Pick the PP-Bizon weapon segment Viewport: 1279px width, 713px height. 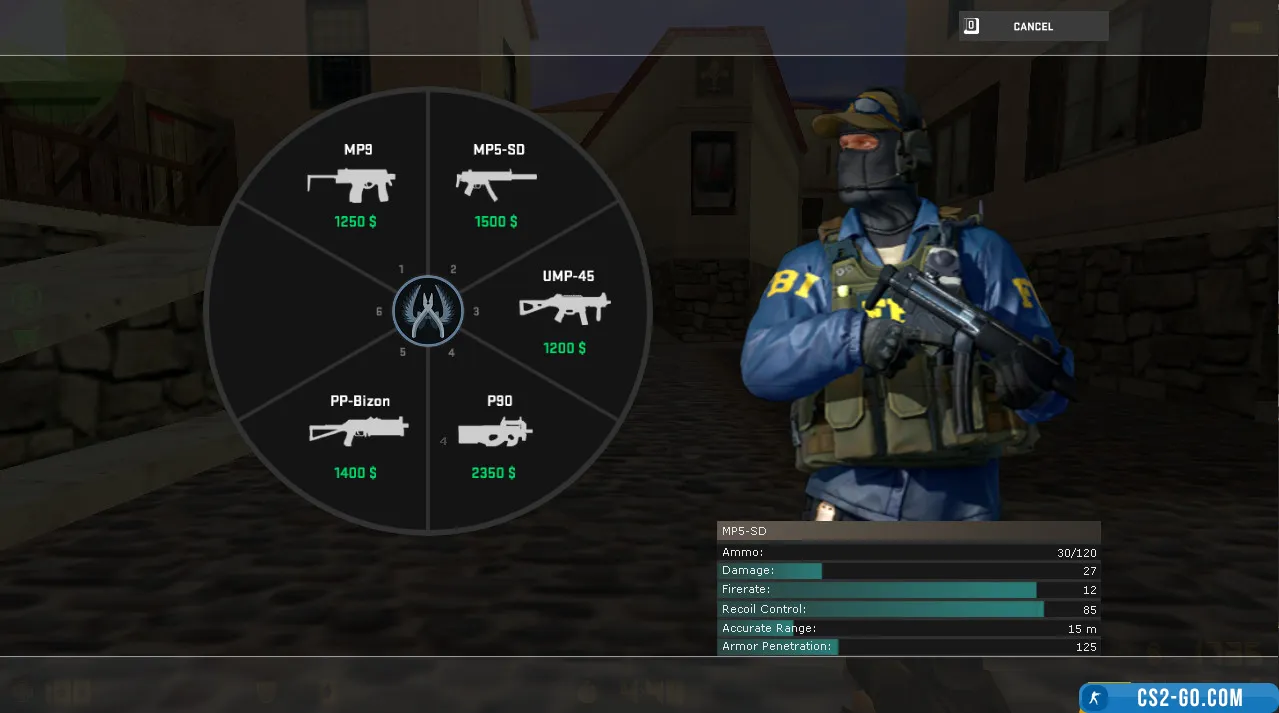[358, 436]
